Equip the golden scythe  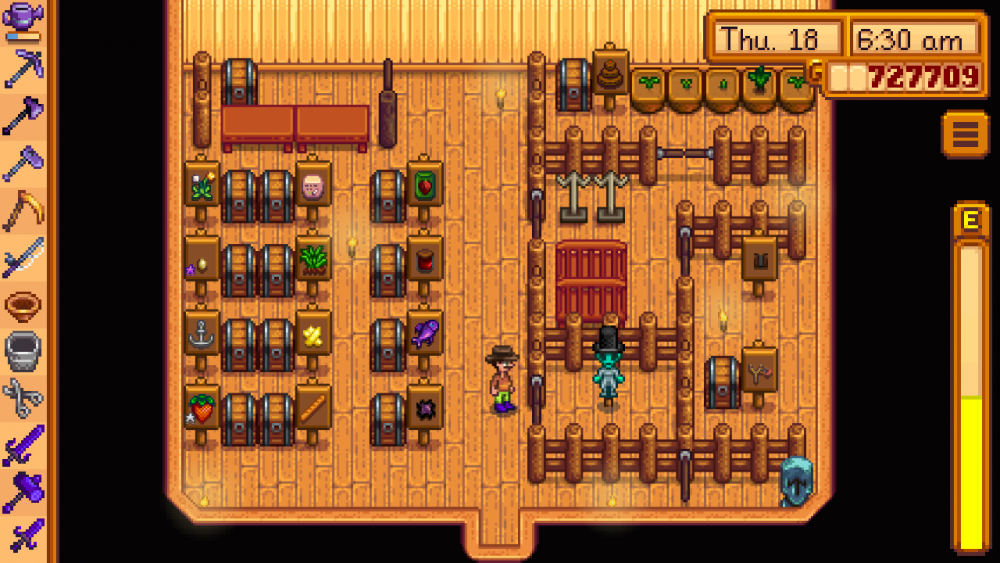(23, 210)
